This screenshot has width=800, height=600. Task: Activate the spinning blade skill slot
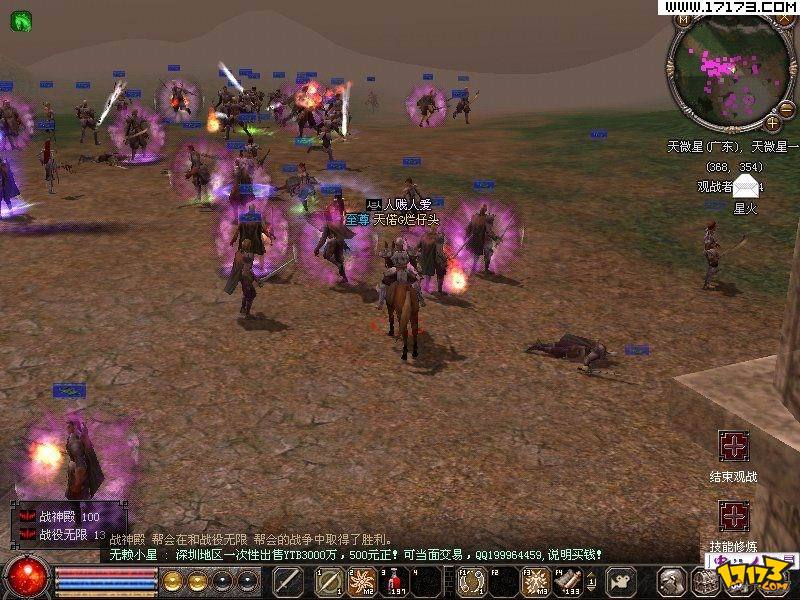[x=361, y=581]
